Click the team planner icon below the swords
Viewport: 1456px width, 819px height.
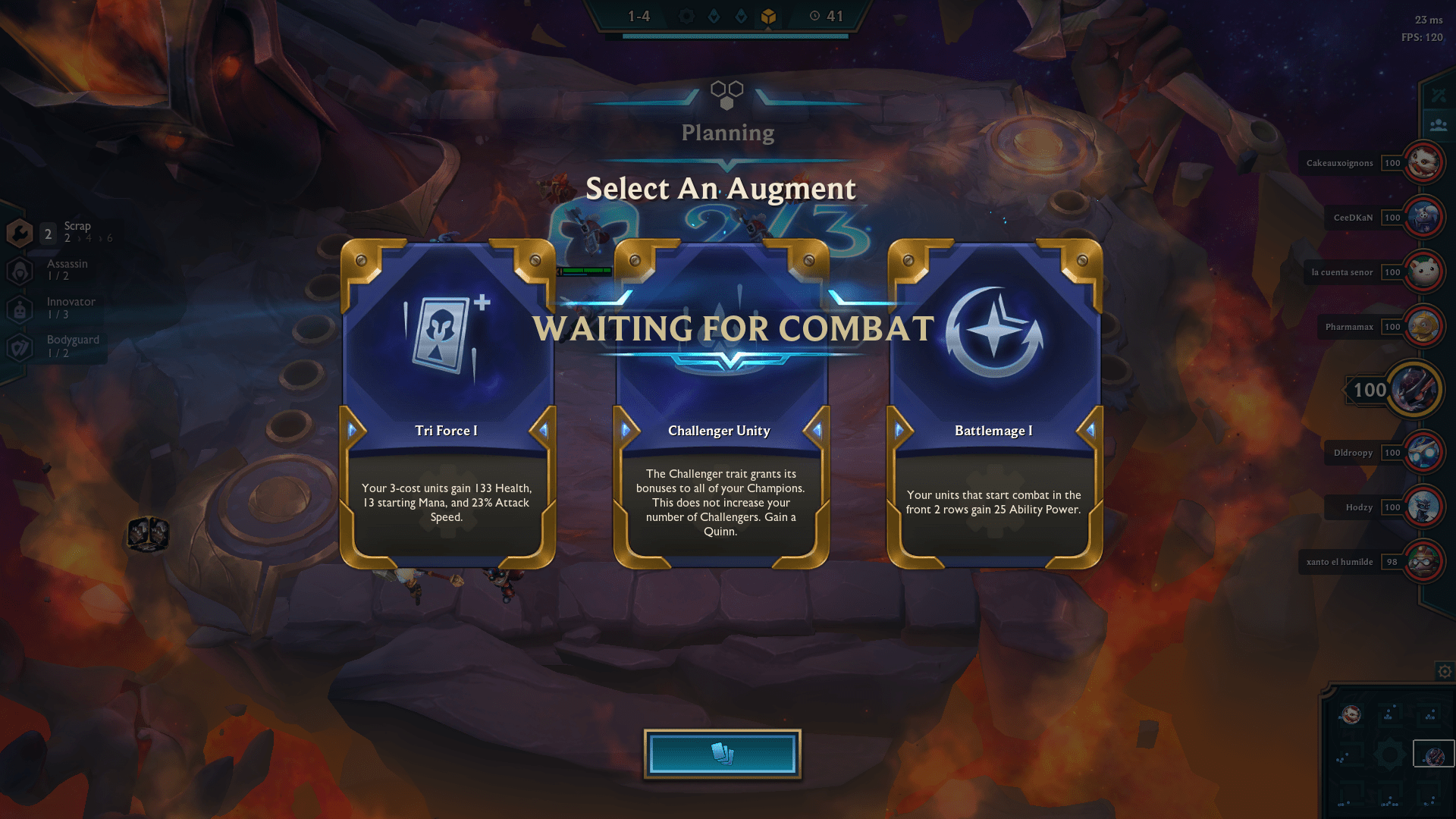click(1438, 125)
